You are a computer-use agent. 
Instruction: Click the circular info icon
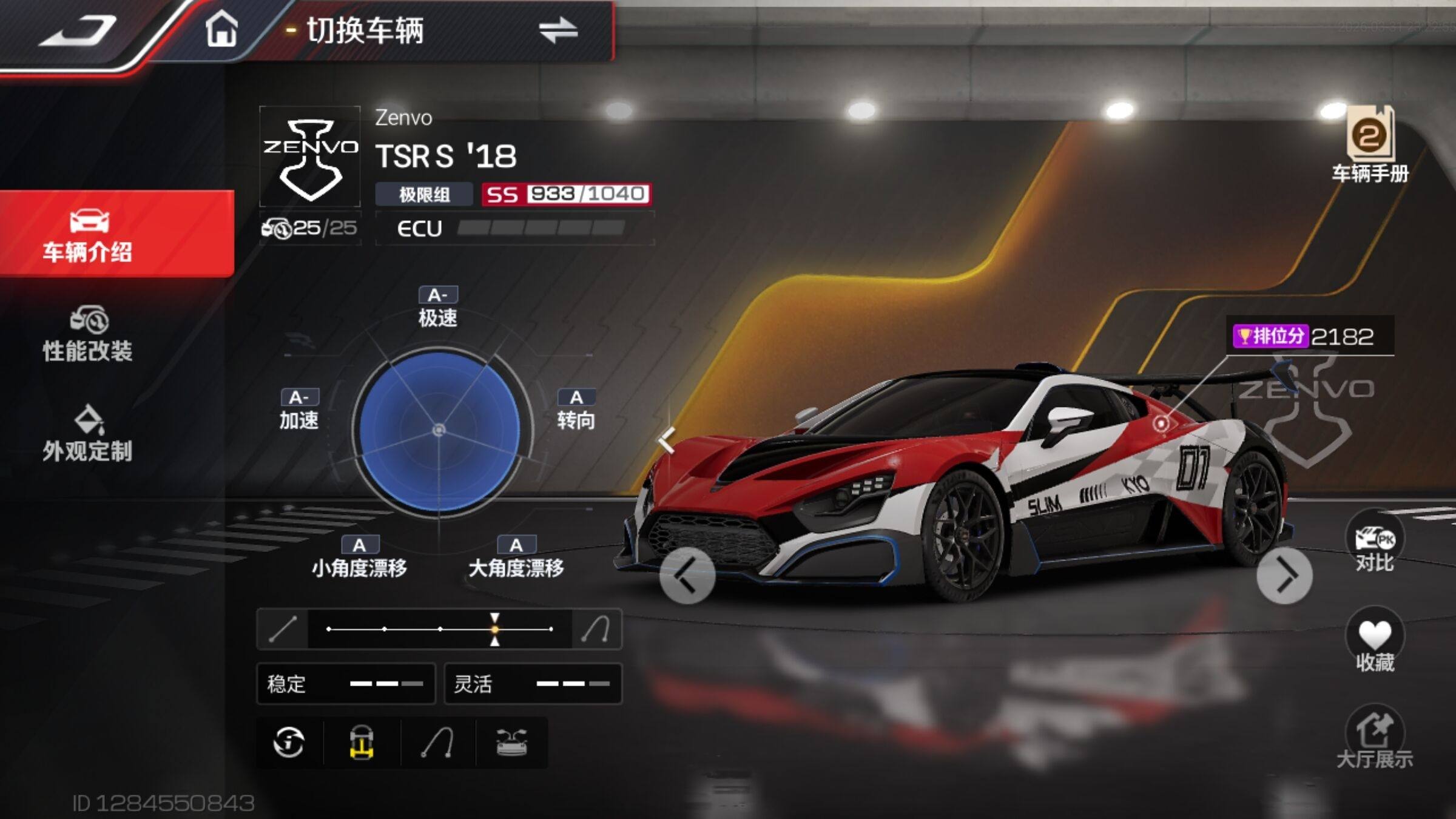coord(289,743)
